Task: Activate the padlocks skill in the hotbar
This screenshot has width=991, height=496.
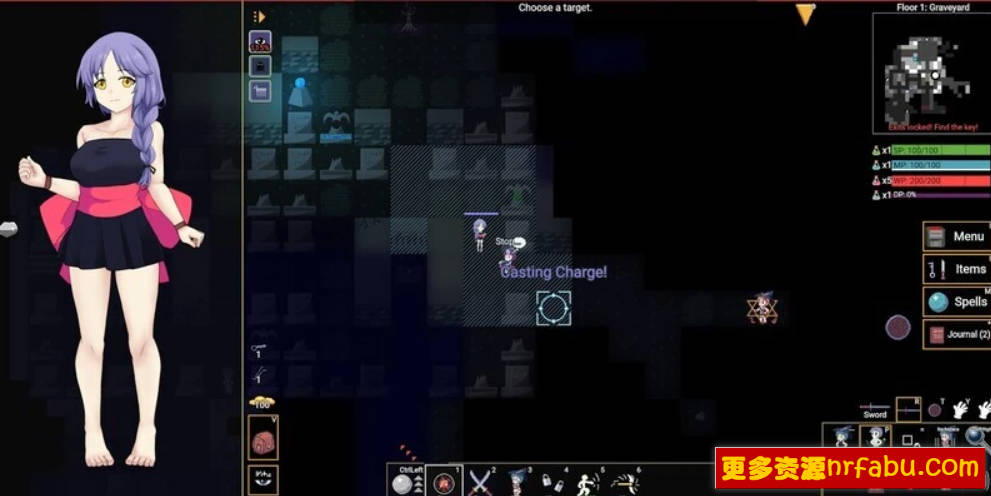Action: 554,483
